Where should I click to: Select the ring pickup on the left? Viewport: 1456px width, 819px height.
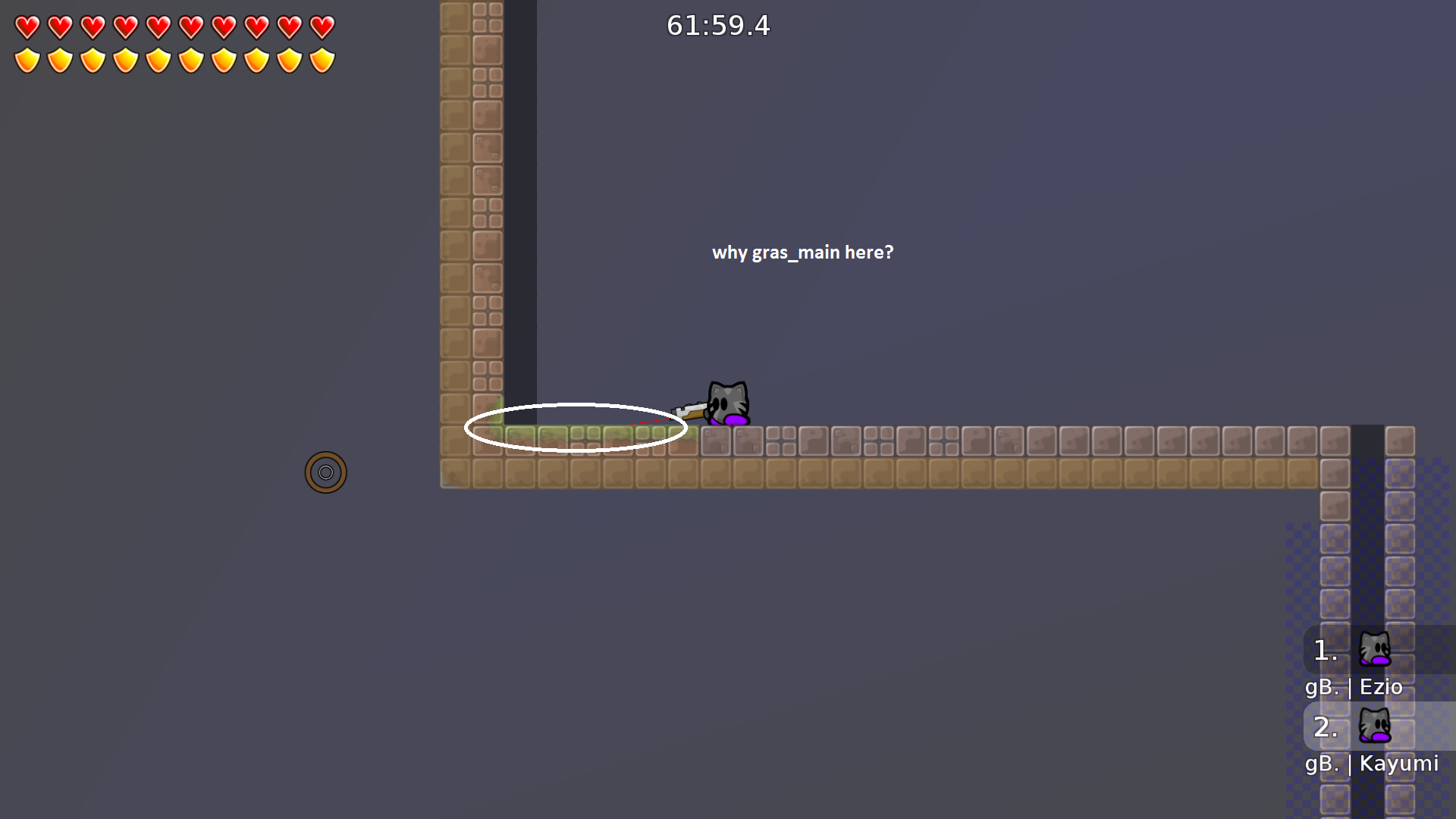click(325, 472)
